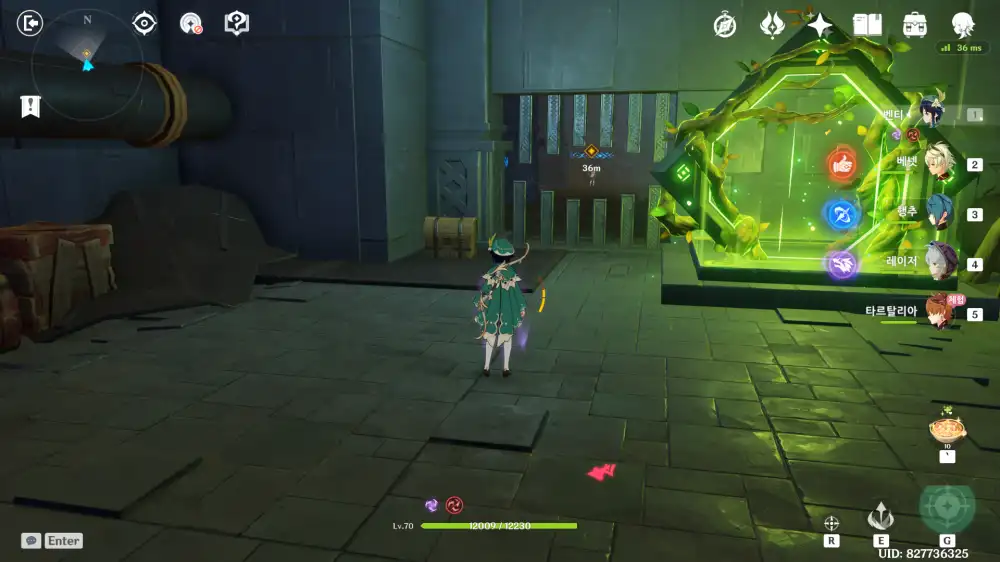Activate the green elemental burst icon
The width and height of the screenshot is (1000, 562).
coord(946,507)
